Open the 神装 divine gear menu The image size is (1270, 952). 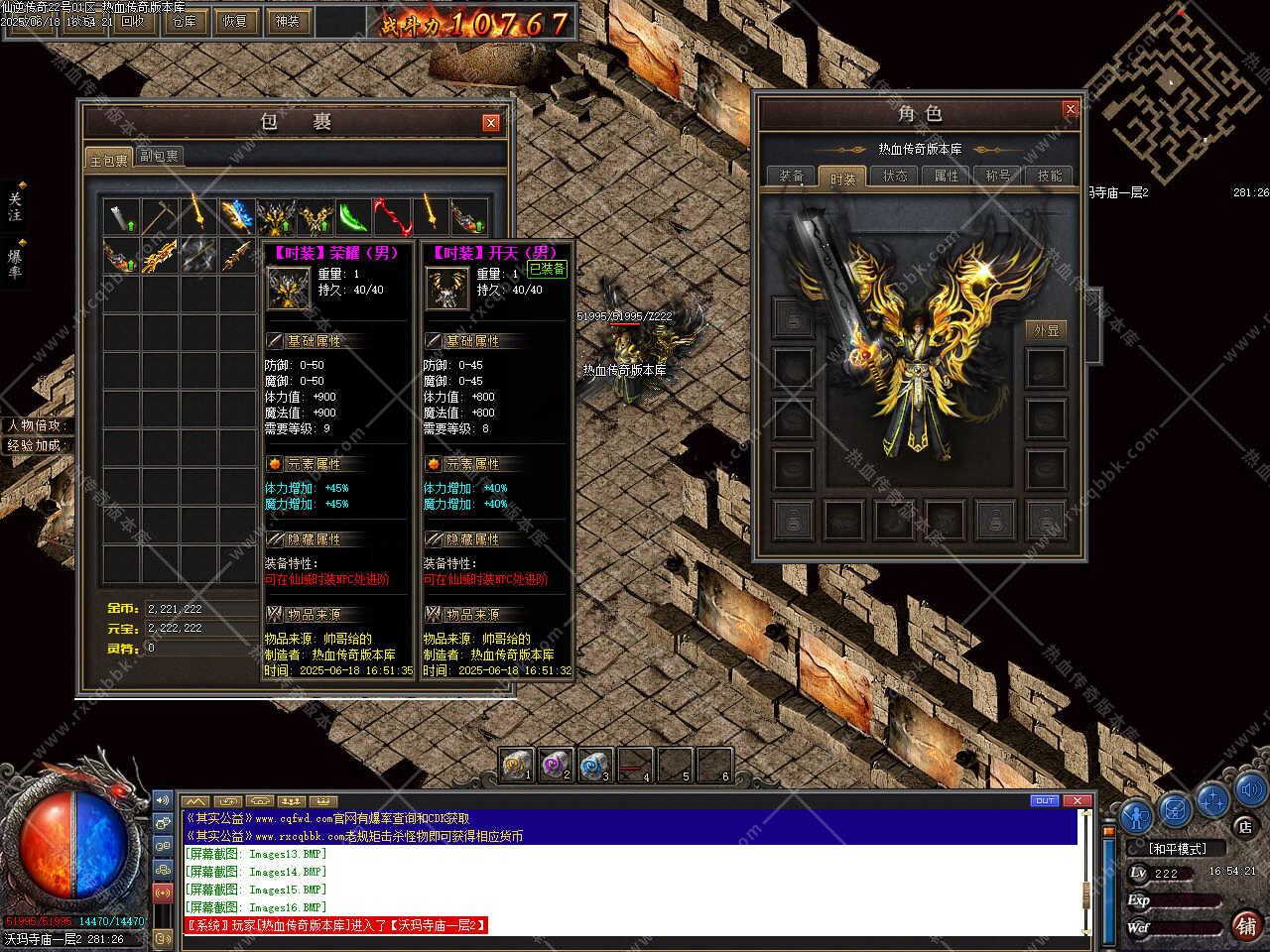click(287, 21)
